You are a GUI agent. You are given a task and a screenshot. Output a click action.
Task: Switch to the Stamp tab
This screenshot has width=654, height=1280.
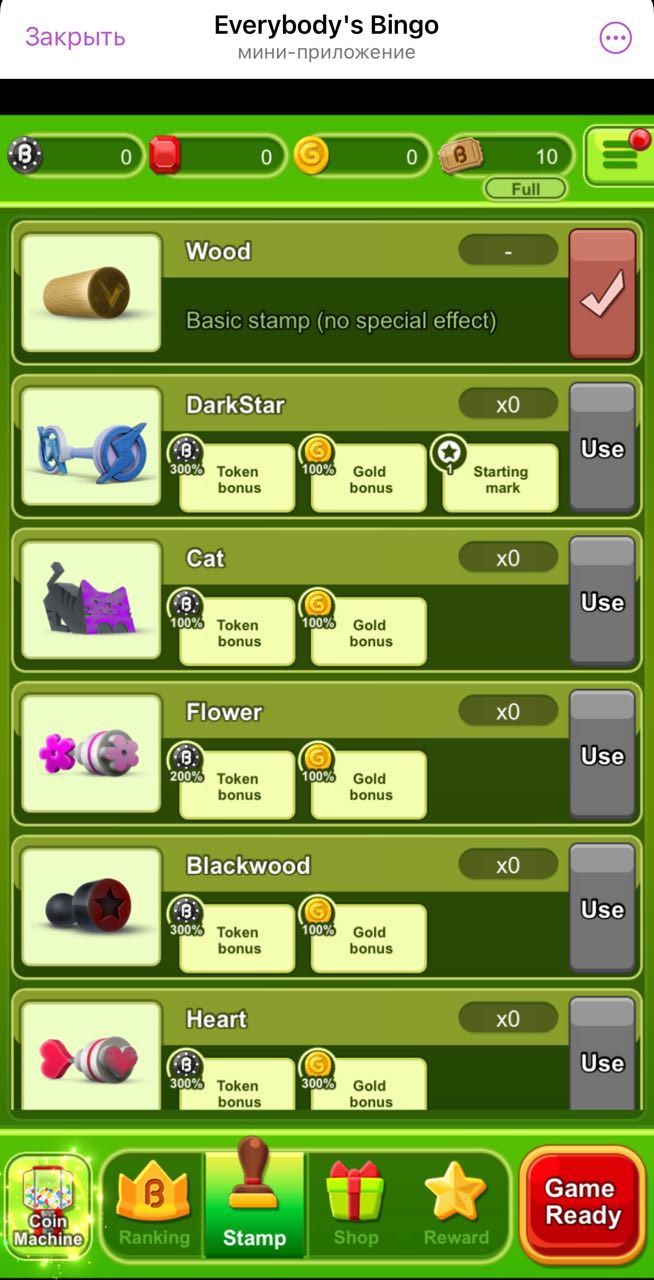(x=254, y=1205)
